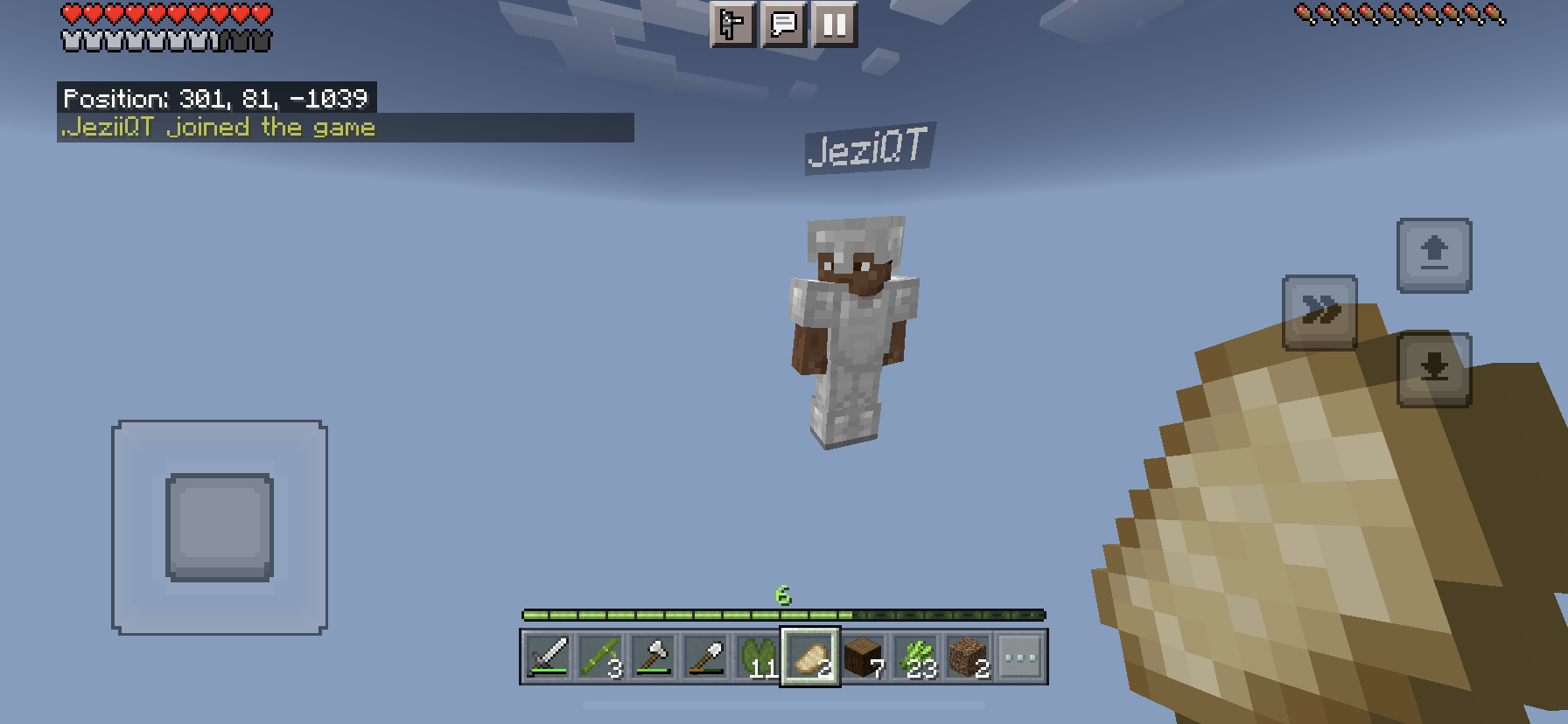
Task: Click the JeziiQT joined chat message
Action: (217, 127)
